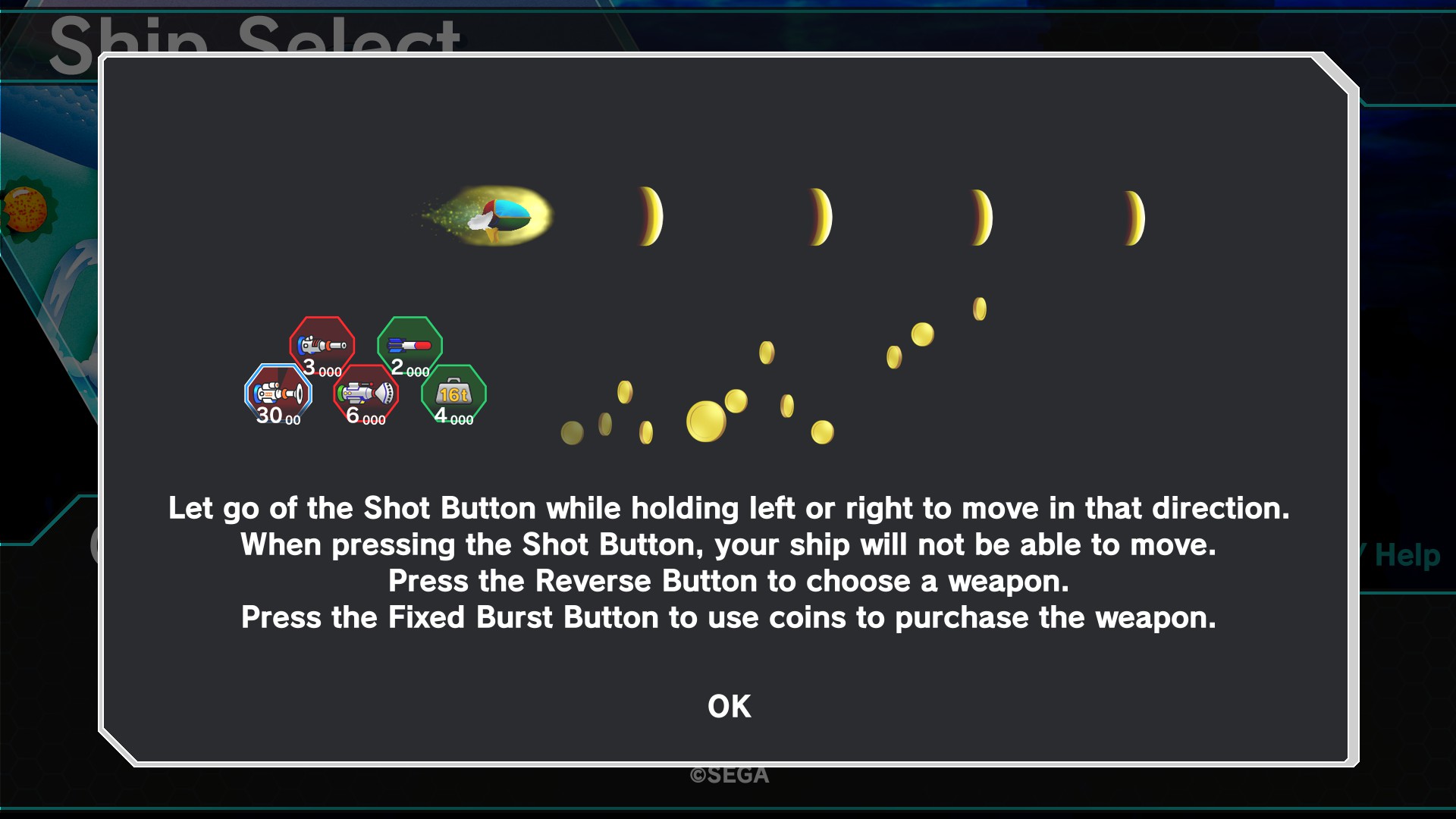Click the teal divider line near Help
Image resolution: width=1456 pixels, height=819 pixels.
coord(1410,591)
